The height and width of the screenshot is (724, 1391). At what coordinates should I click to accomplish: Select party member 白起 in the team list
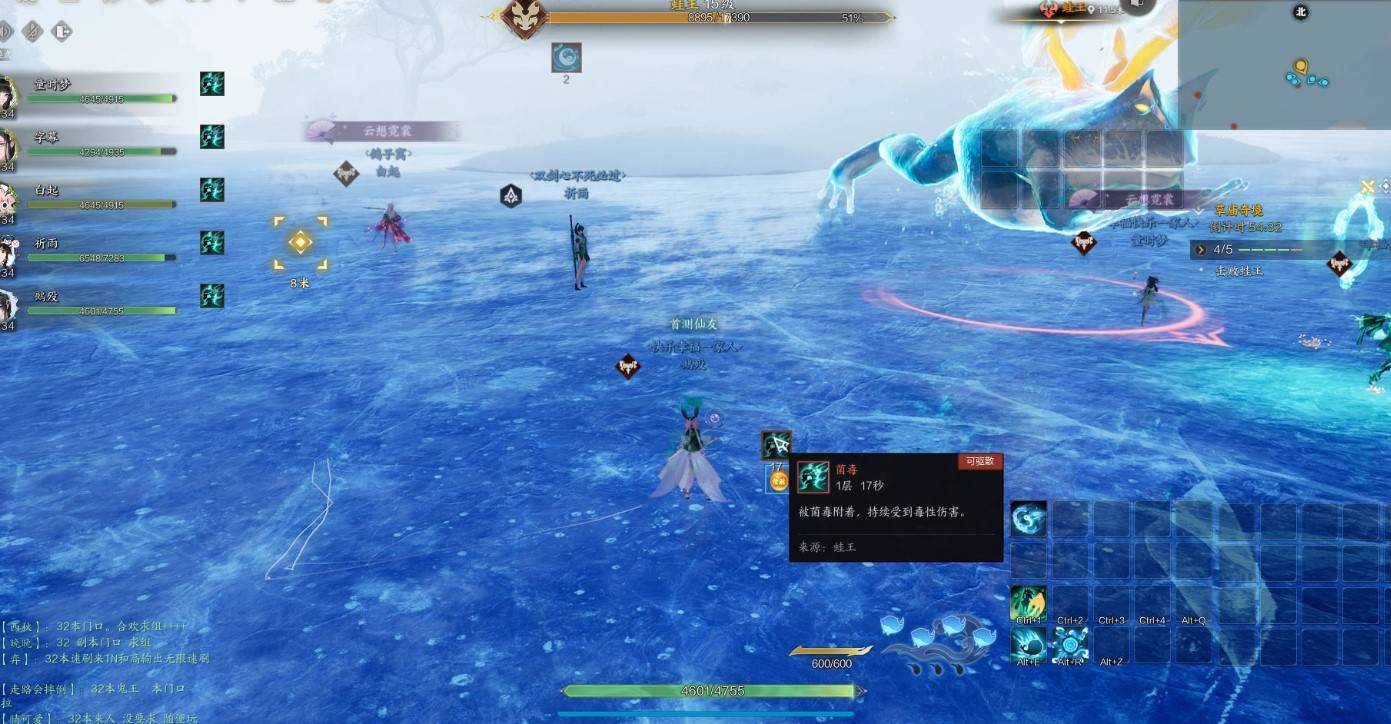point(100,197)
